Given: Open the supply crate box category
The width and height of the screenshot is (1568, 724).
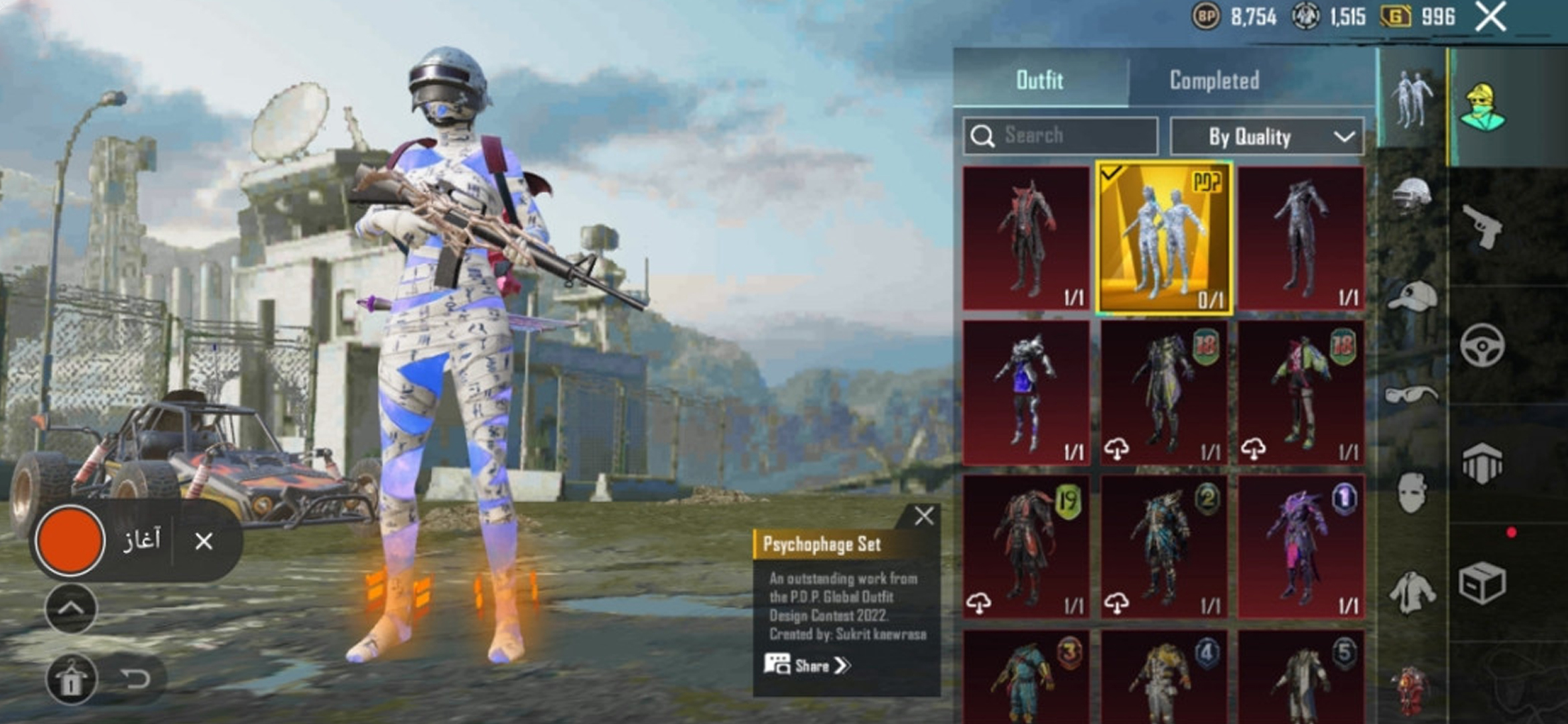Looking at the screenshot, I should point(1482,582).
